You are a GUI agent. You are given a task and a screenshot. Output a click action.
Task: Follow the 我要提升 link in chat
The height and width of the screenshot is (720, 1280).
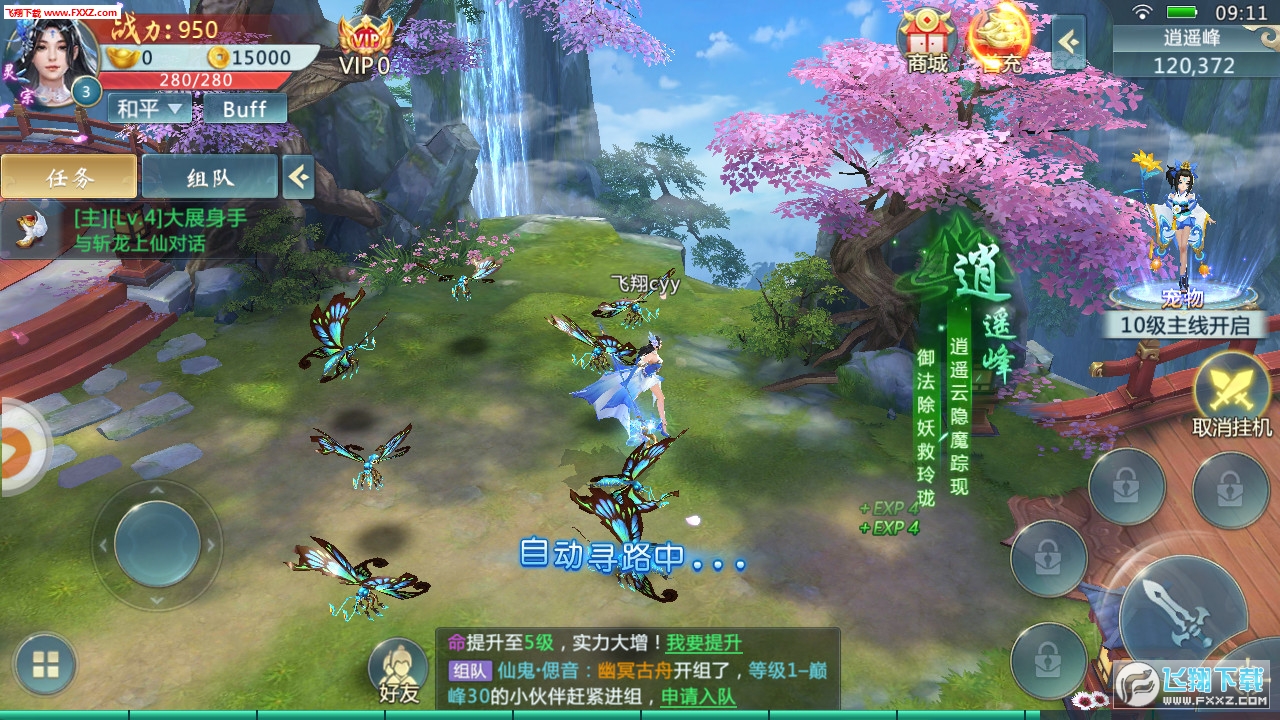pyautogui.click(x=704, y=643)
